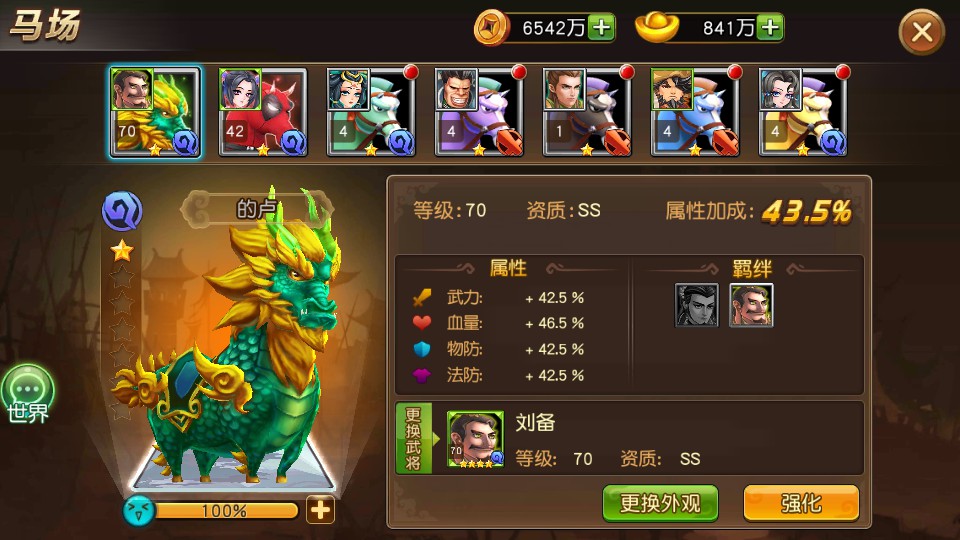Open the 世界 world chat bubble
The height and width of the screenshot is (540, 960).
[x=27, y=394]
